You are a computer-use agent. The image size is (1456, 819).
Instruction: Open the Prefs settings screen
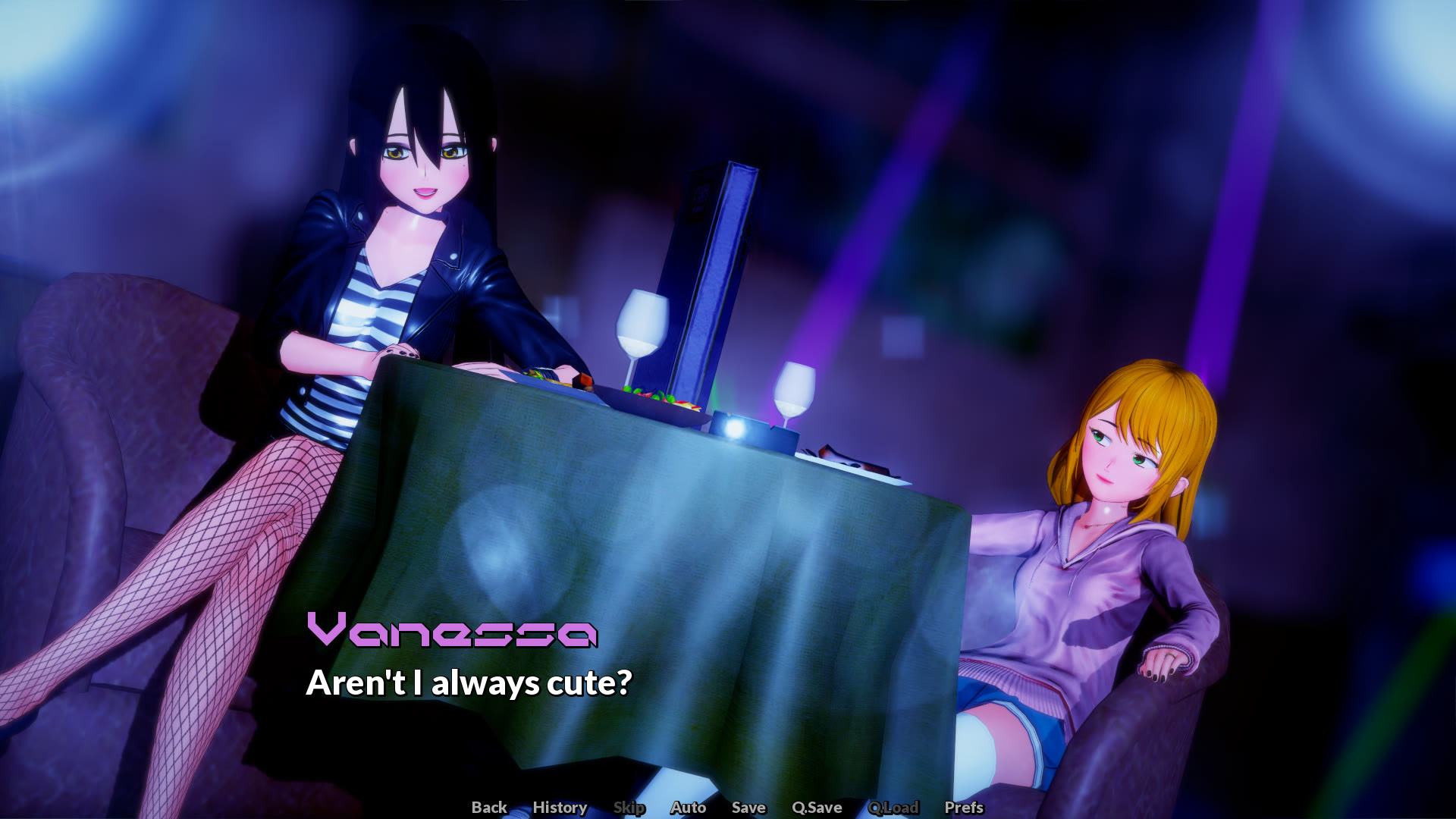click(x=963, y=808)
